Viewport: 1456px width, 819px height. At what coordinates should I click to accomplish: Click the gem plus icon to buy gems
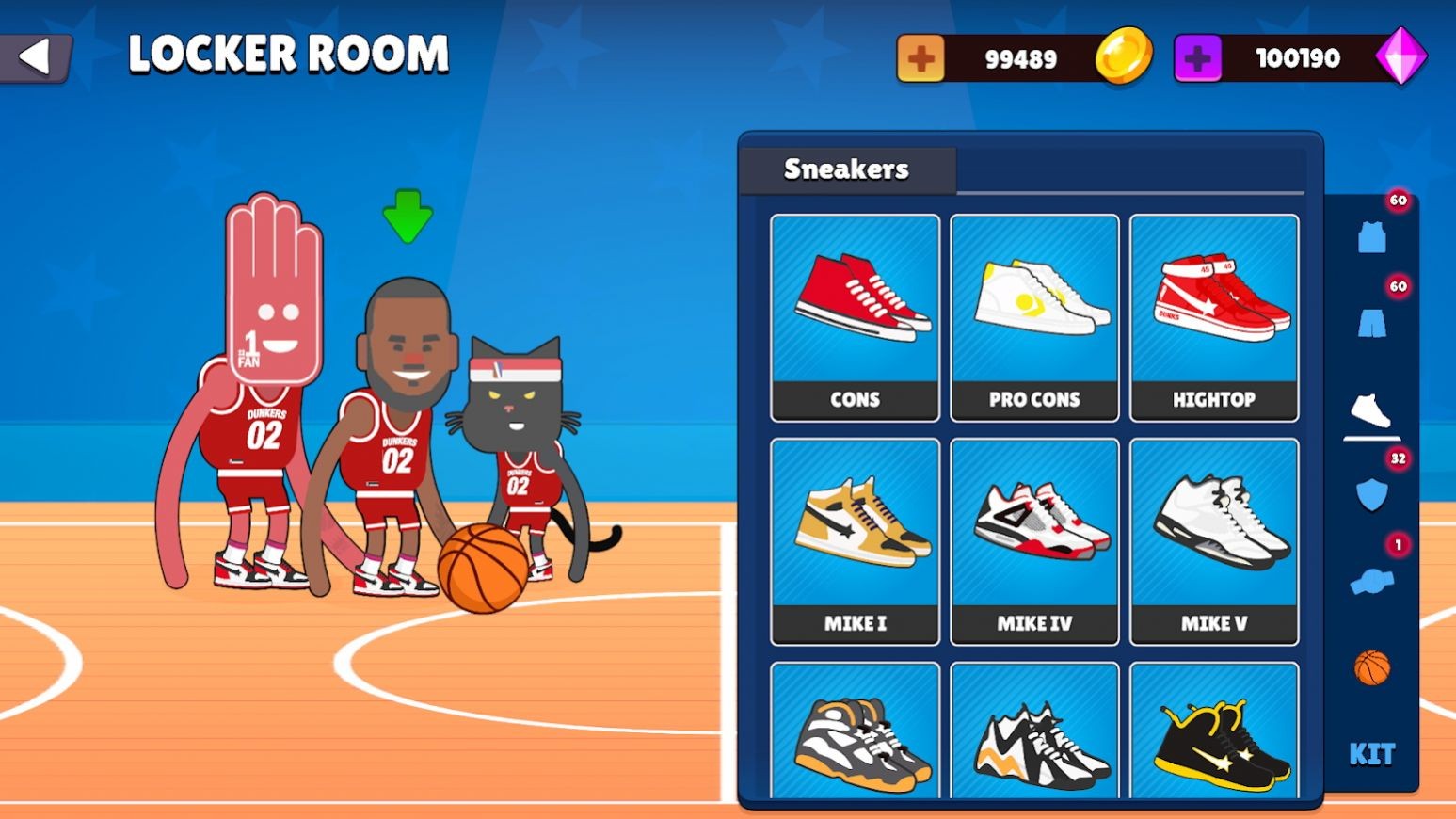tap(1197, 56)
